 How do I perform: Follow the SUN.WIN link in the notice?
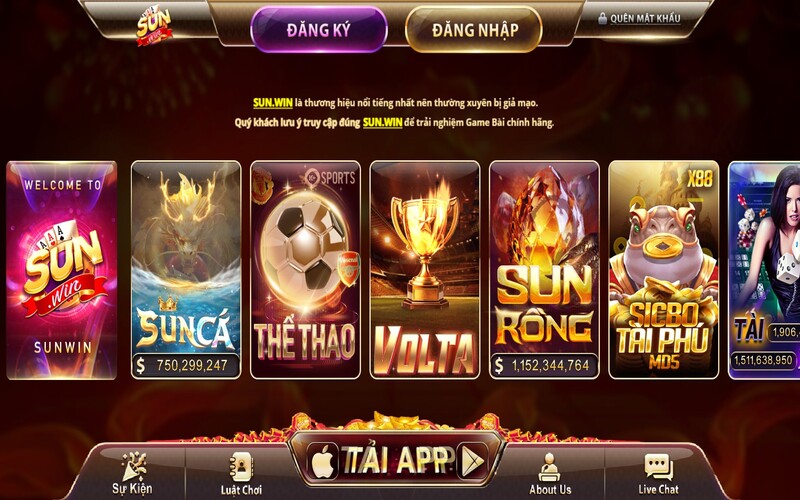coord(270,102)
